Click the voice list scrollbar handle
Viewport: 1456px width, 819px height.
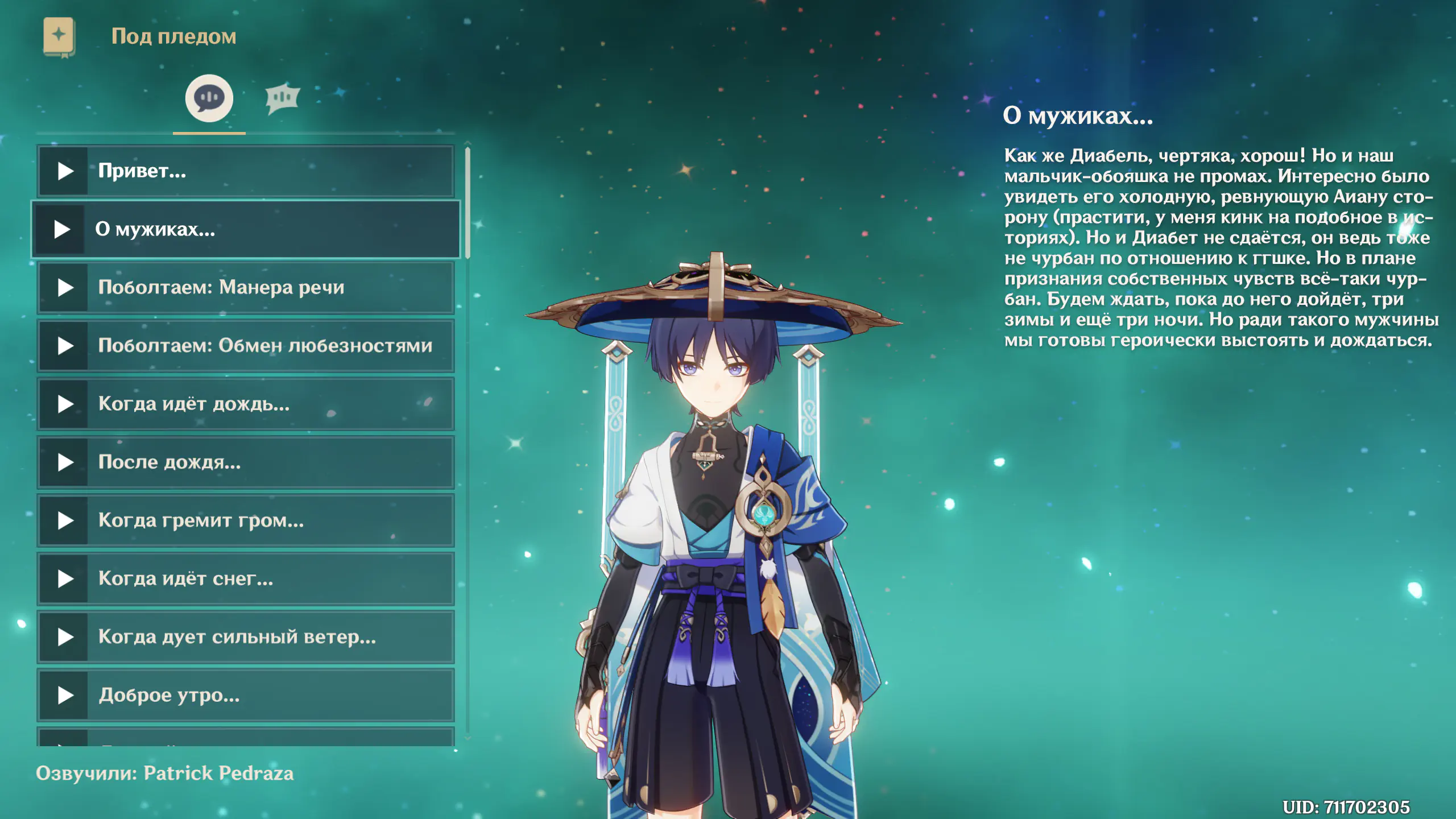(x=468, y=202)
